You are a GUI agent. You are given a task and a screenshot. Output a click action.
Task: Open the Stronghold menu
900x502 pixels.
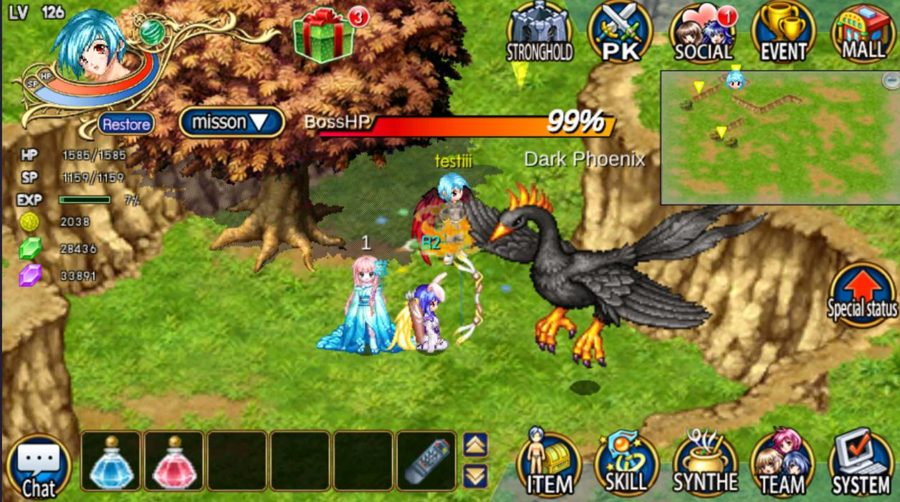pyautogui.click(x=538, y=30)
